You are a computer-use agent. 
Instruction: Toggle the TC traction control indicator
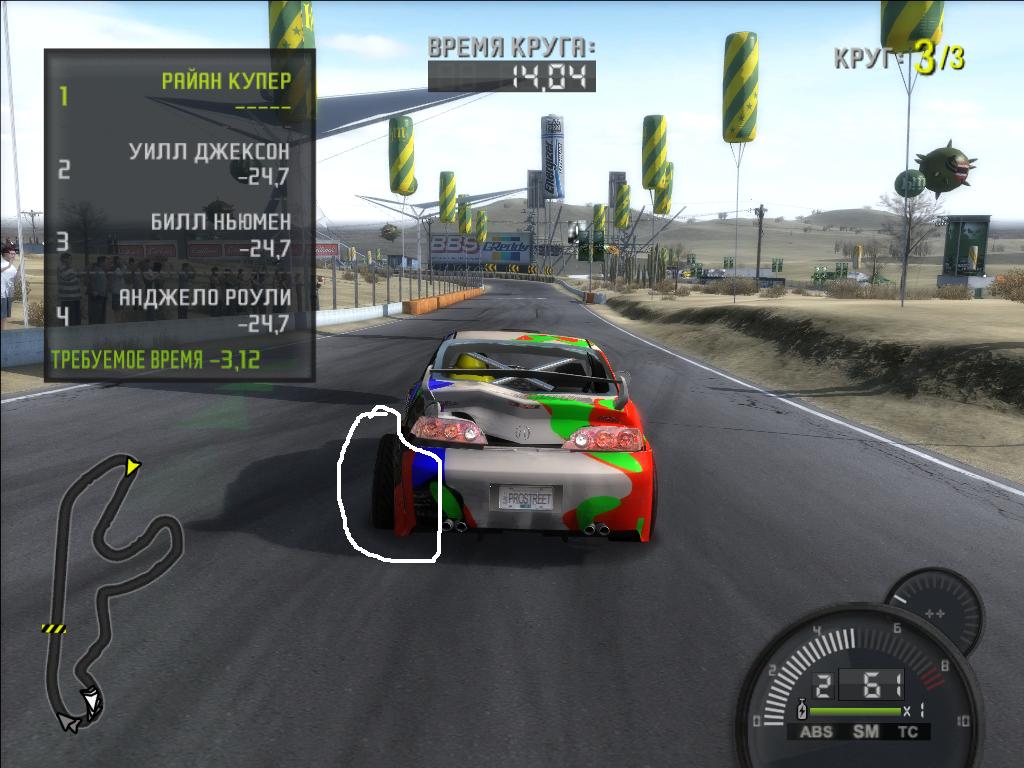pos(908,732)
